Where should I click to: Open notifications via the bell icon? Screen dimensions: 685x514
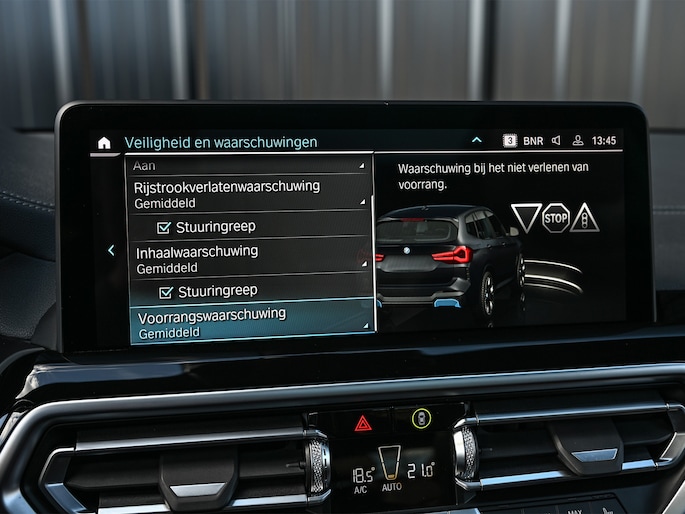[577, 141]
